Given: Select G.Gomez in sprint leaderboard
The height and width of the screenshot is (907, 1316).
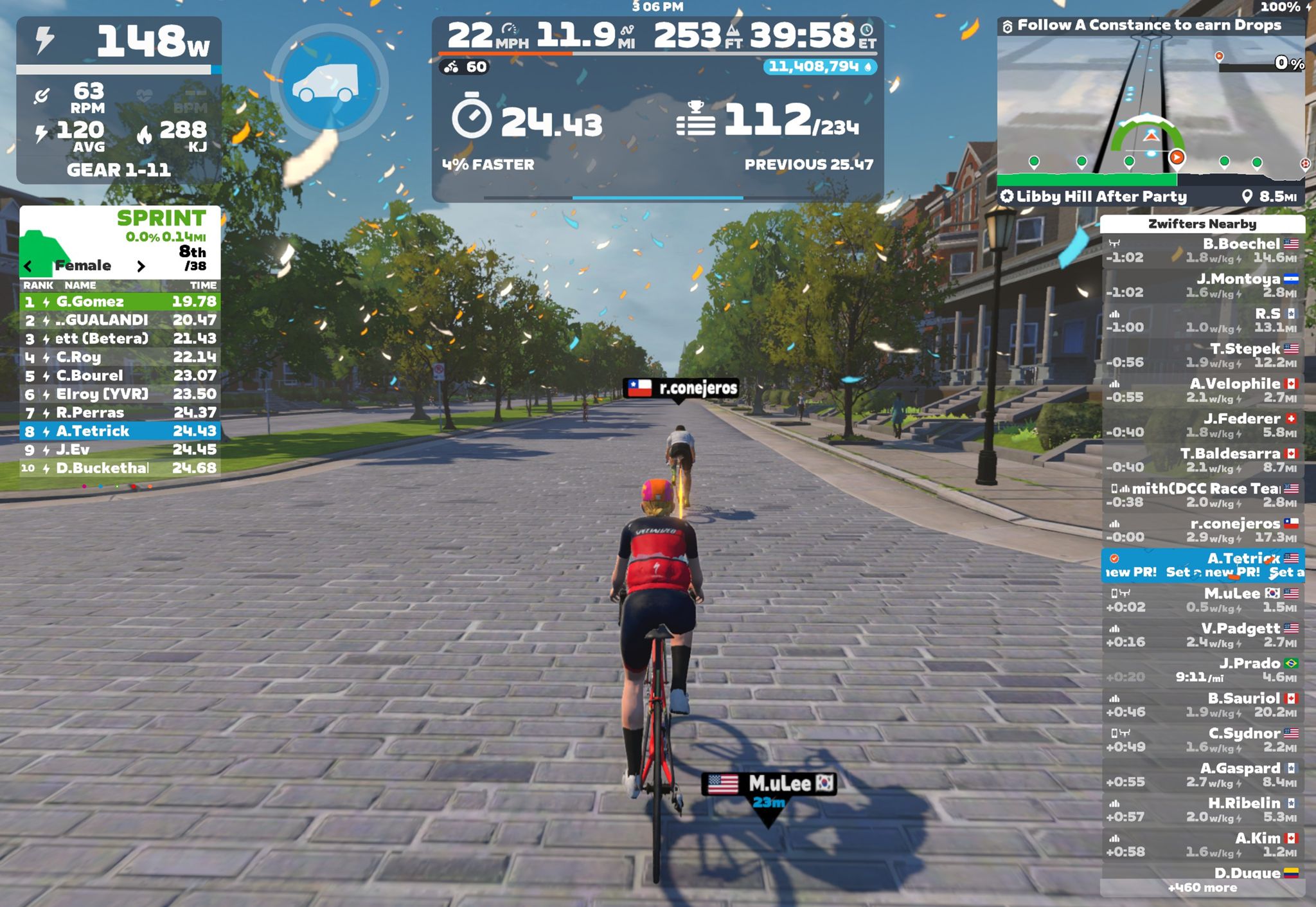Looking at the screenshot, I should [x=120, y=301].
